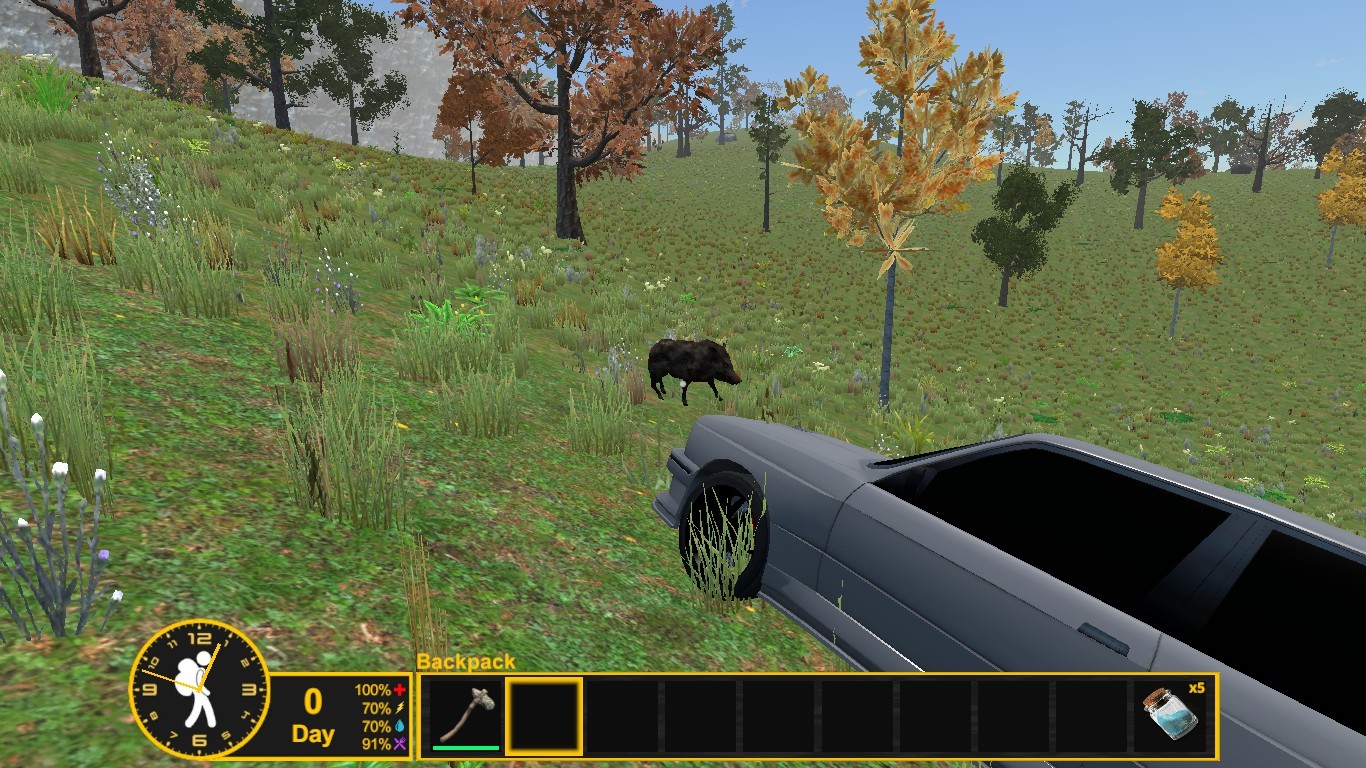The image size is (1366, 768).
Task: Click the clock face number 12
Action: tap(197, 638)
